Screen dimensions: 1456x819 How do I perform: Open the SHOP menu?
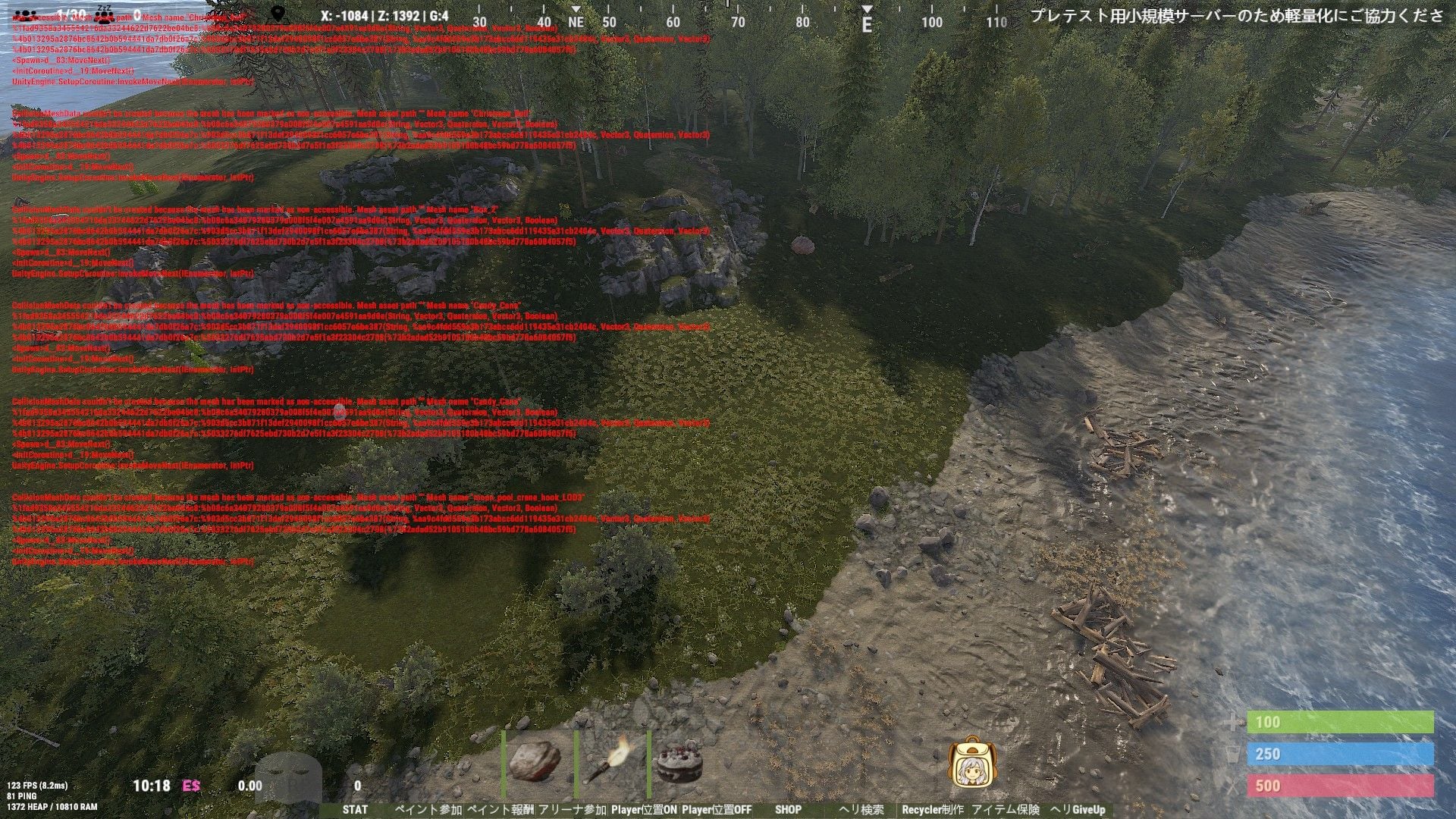click(788, 810)
